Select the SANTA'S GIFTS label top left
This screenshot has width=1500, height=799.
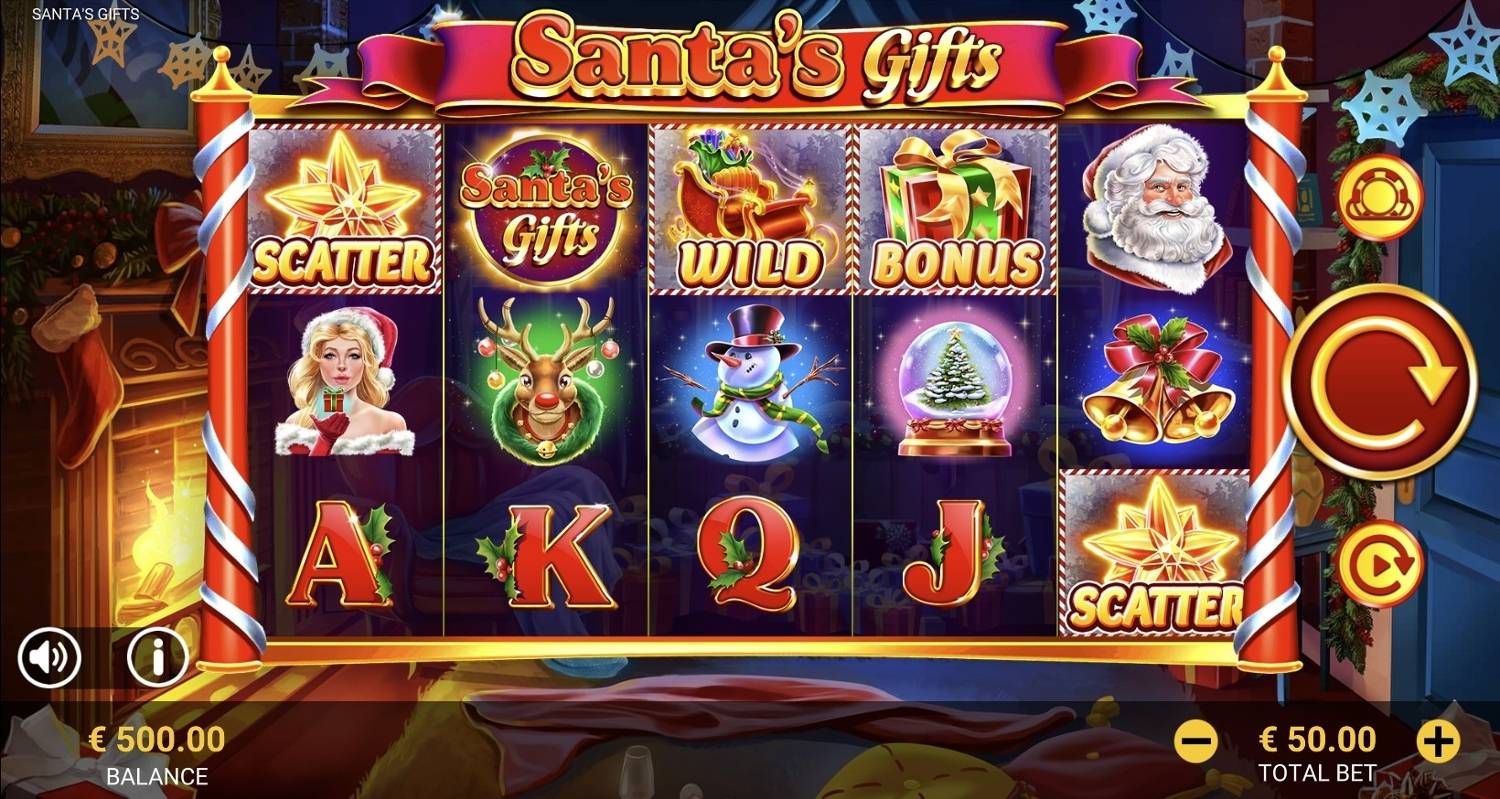tap(84, 15)
